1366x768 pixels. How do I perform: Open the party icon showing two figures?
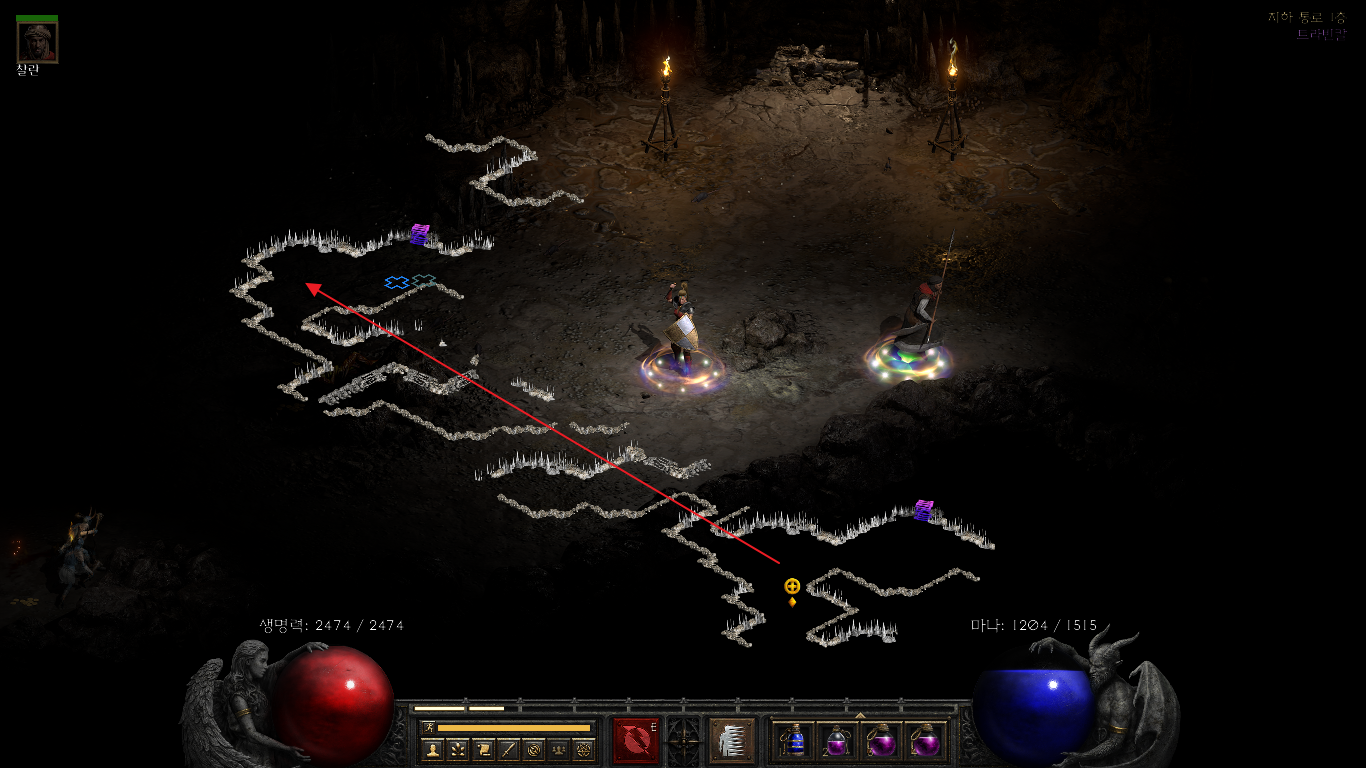pos(559,749)
